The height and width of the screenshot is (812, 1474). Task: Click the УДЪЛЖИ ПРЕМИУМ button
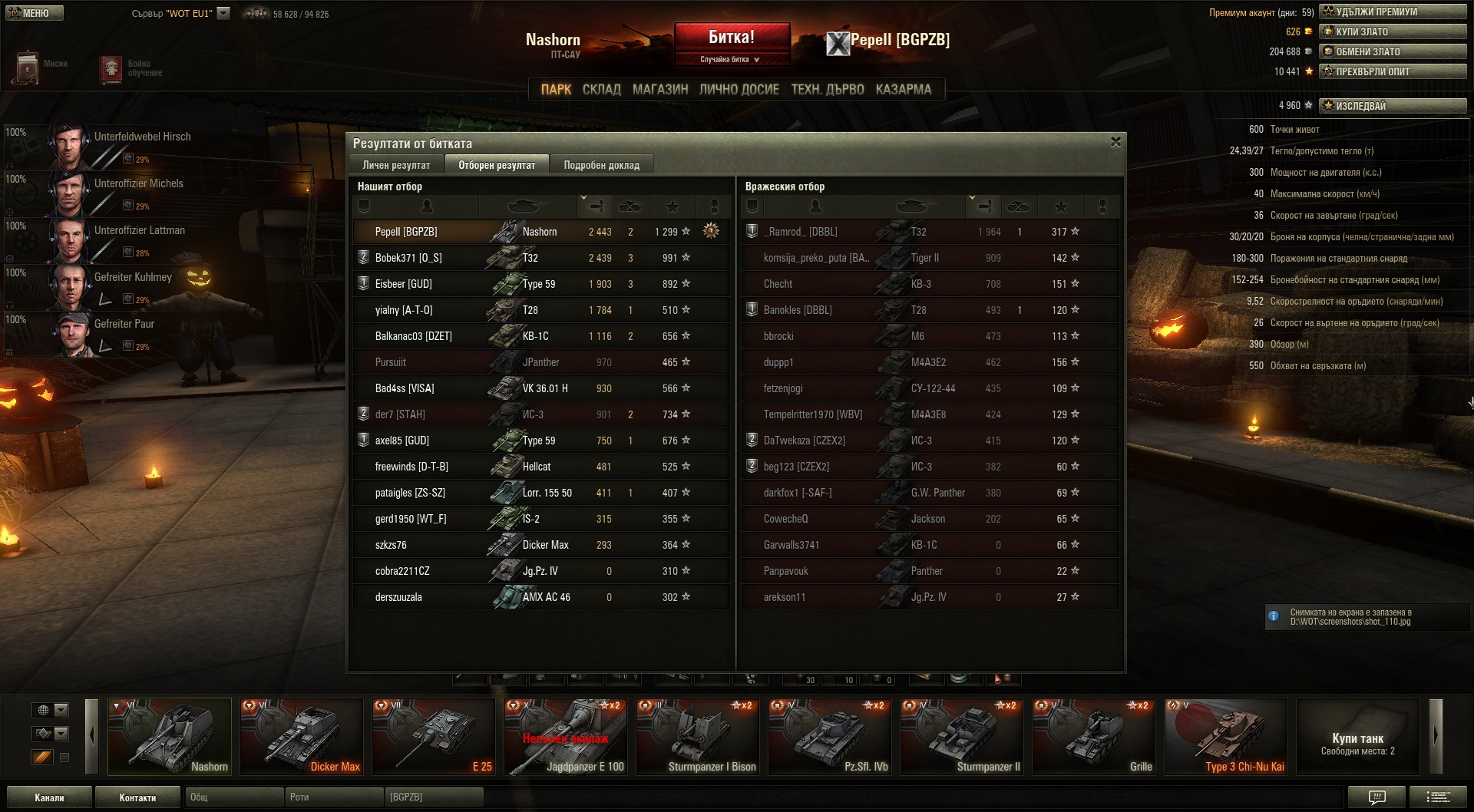(x=1393, y=12)
